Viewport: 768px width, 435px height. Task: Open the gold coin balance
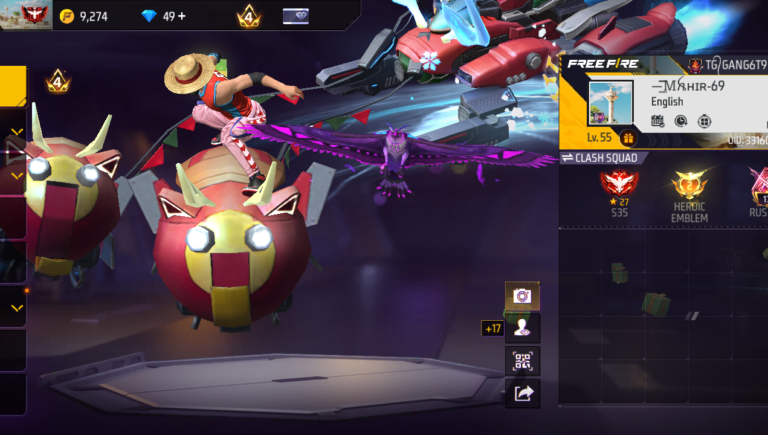coord(85,16)
